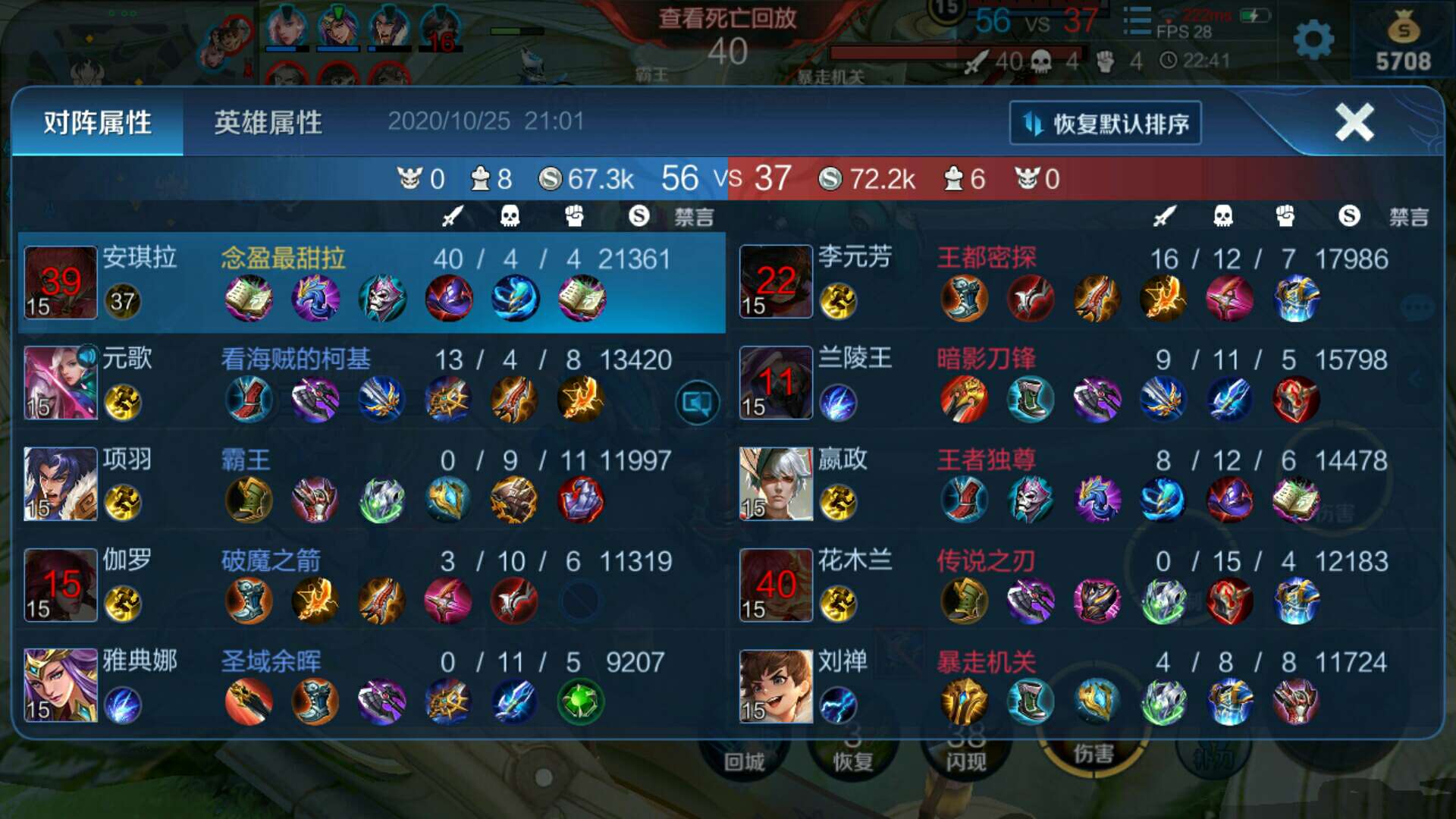Click enemy 刘禅 portrait

(776, 685)
